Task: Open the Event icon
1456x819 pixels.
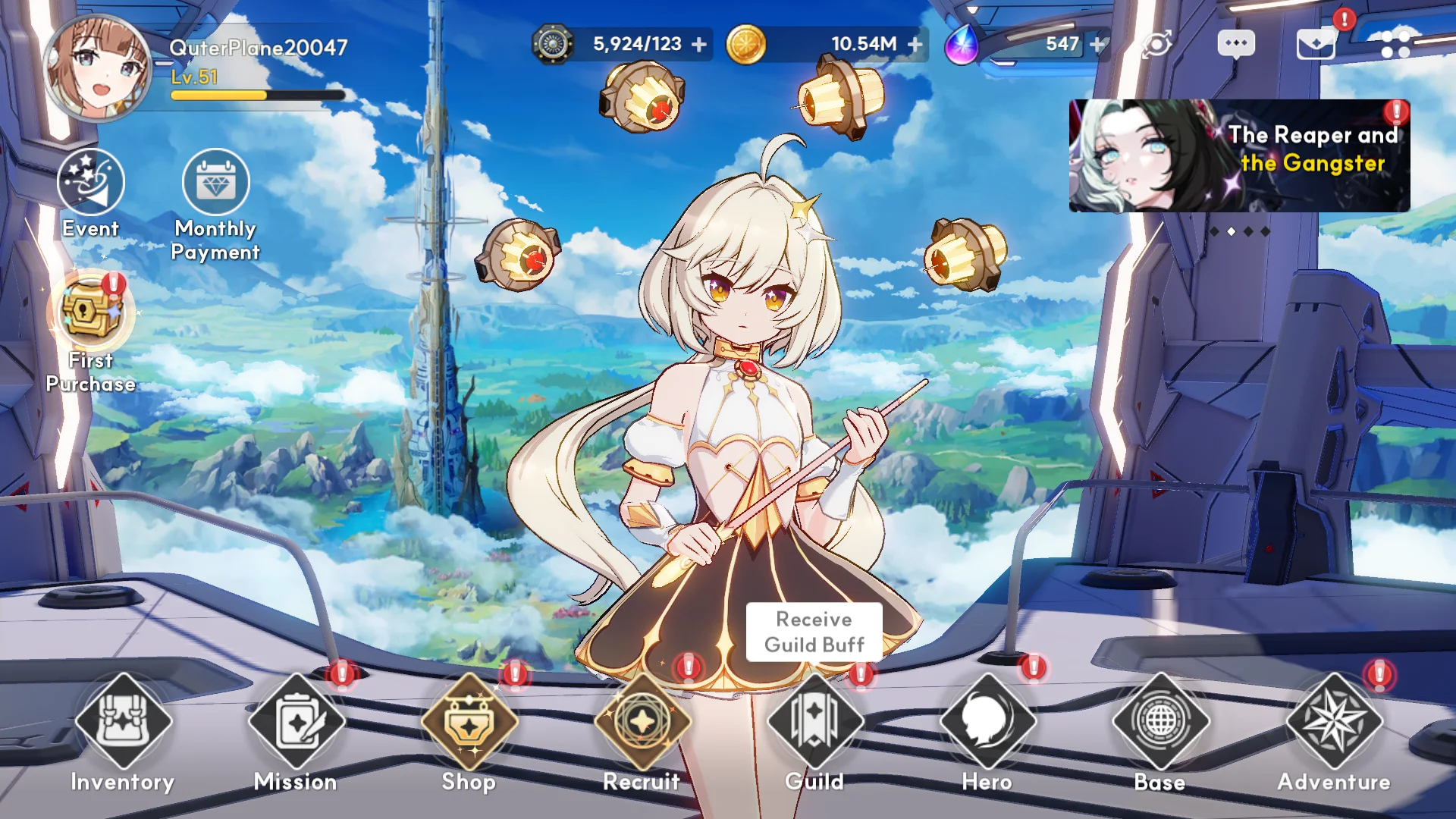Action: pos(91,183)
